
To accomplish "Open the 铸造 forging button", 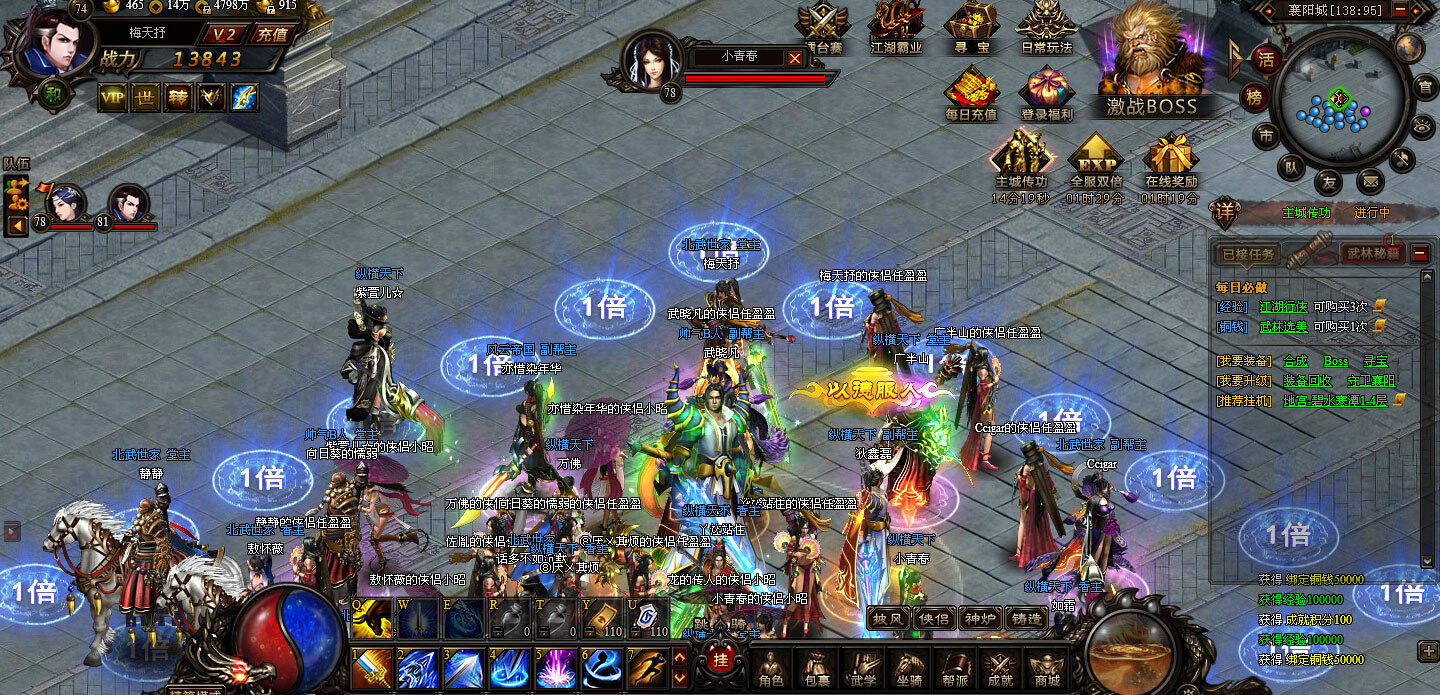I will tap(1025, 619).
